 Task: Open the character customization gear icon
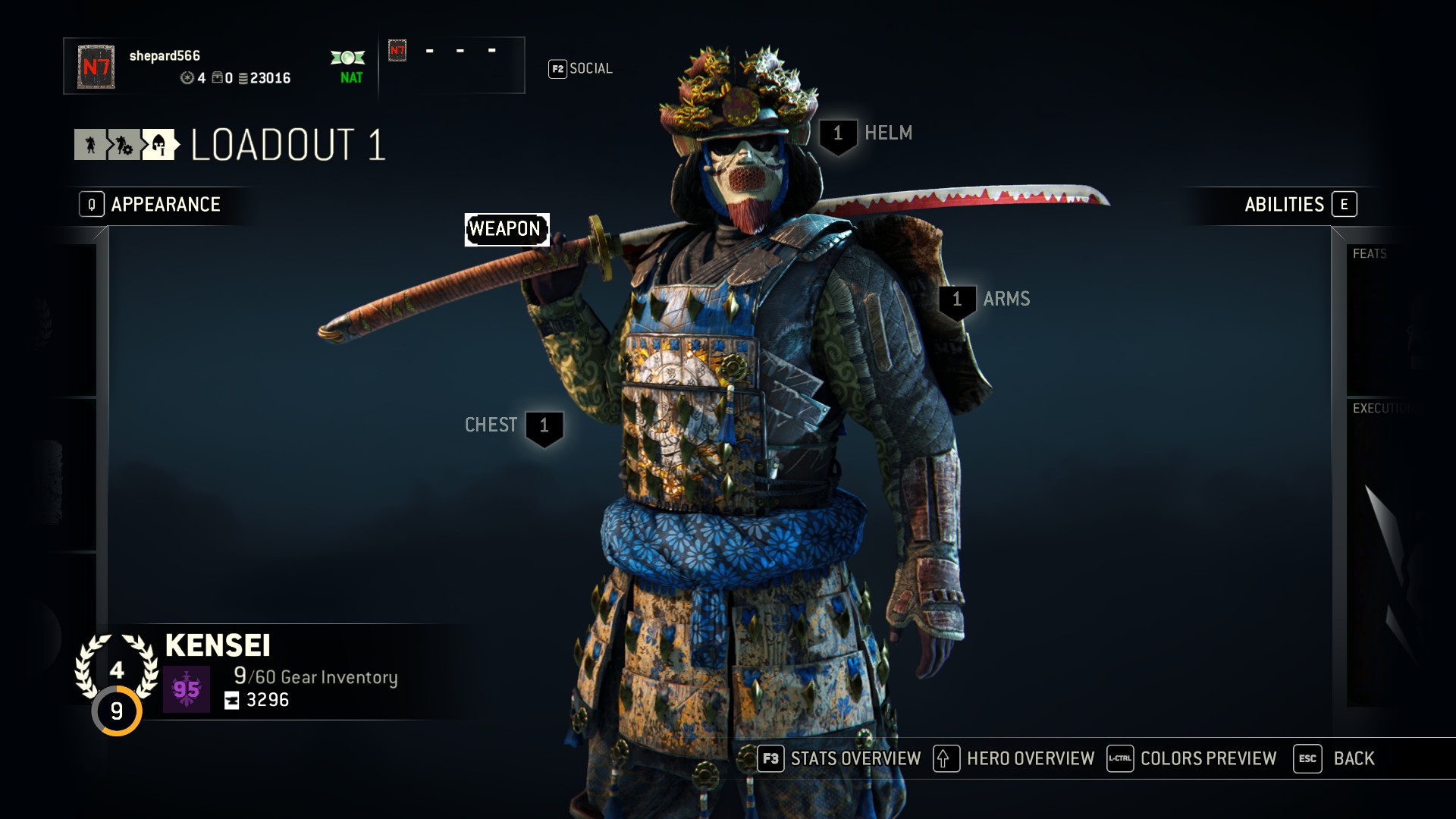(x=124, y=146)
